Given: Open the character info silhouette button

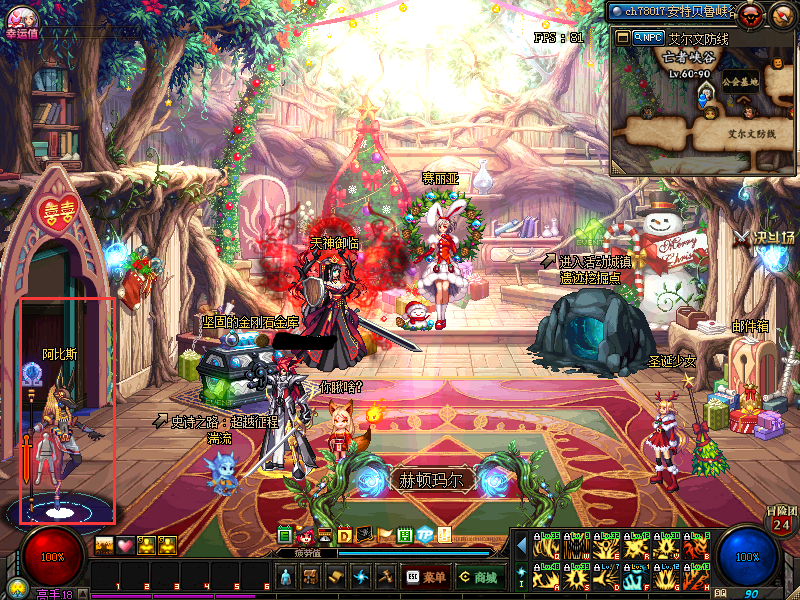Looking at the screenshot, I should pyautogui.click(x=286, y=577).
